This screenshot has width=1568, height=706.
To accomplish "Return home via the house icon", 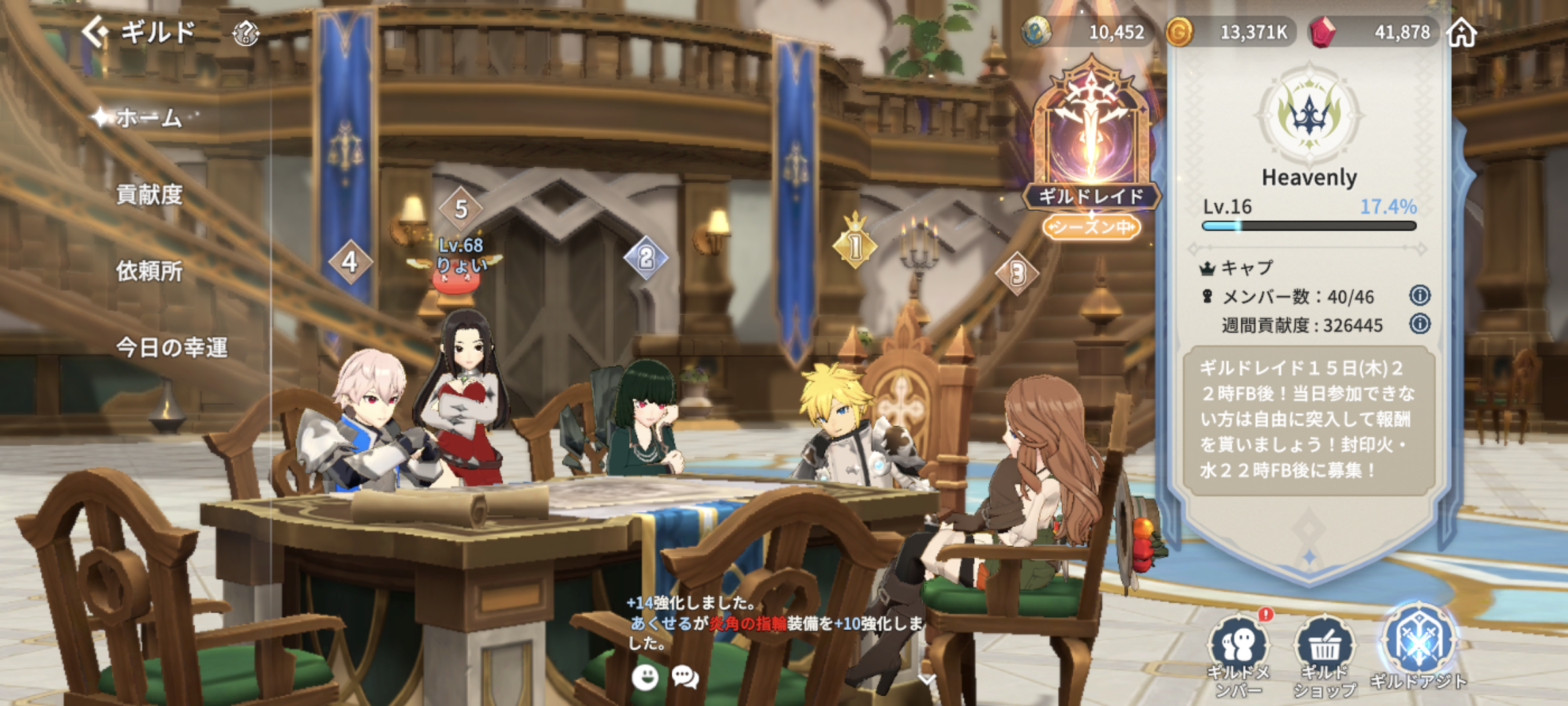I will 1462,32.
